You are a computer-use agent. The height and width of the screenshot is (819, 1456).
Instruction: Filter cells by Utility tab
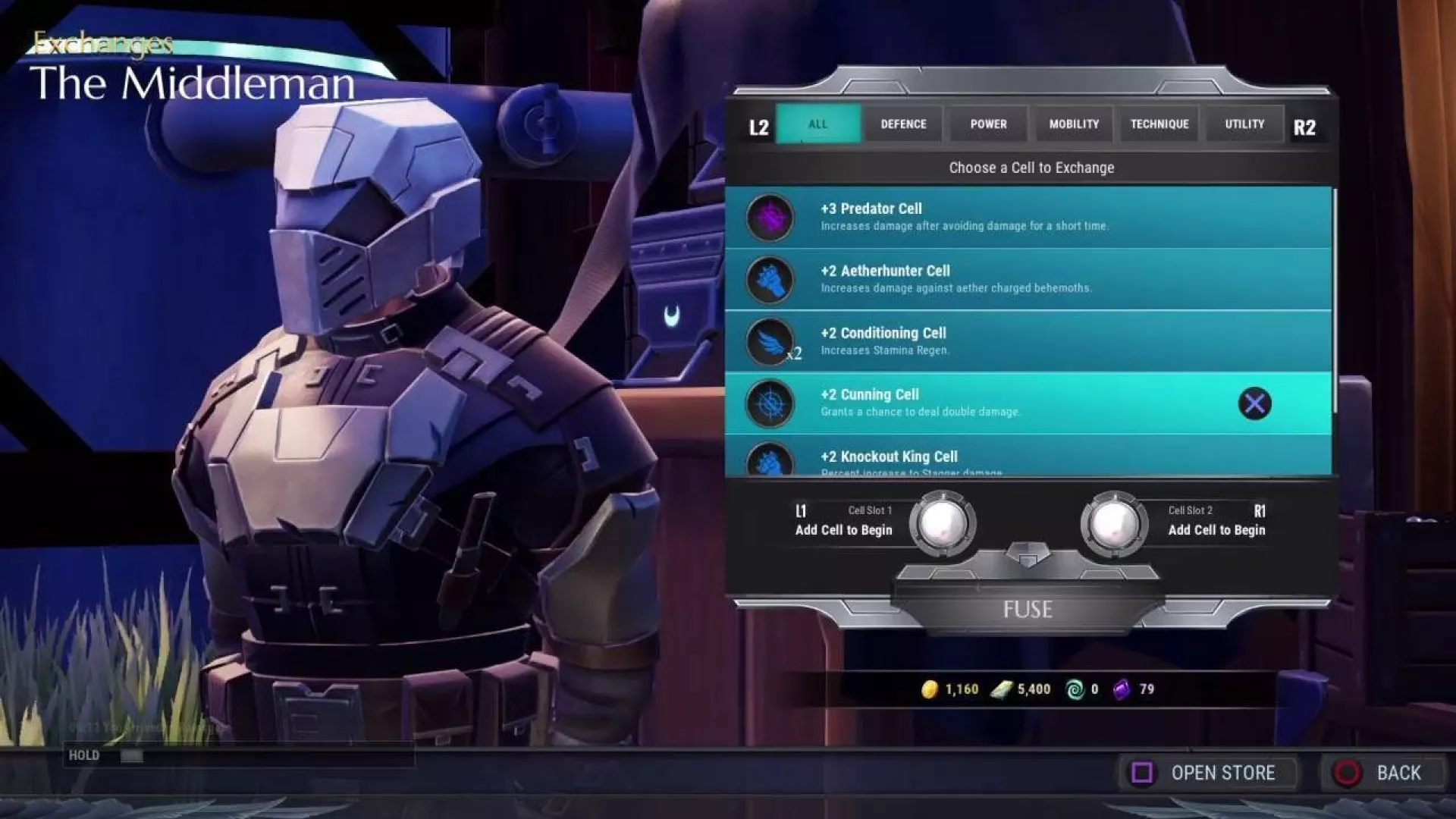1244,124
